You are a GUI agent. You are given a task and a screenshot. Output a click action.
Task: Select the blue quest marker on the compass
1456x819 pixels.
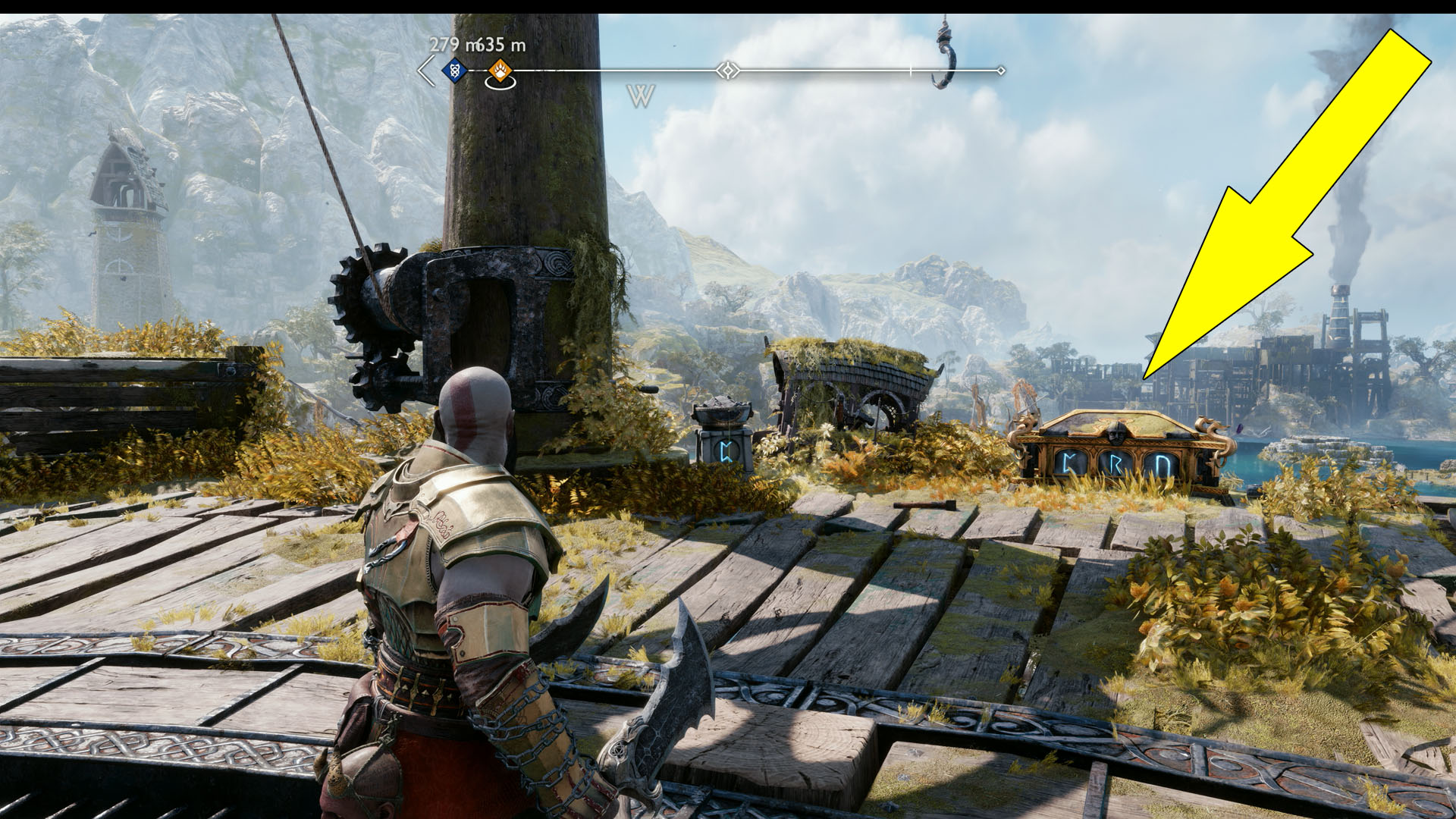pos(453,70)
